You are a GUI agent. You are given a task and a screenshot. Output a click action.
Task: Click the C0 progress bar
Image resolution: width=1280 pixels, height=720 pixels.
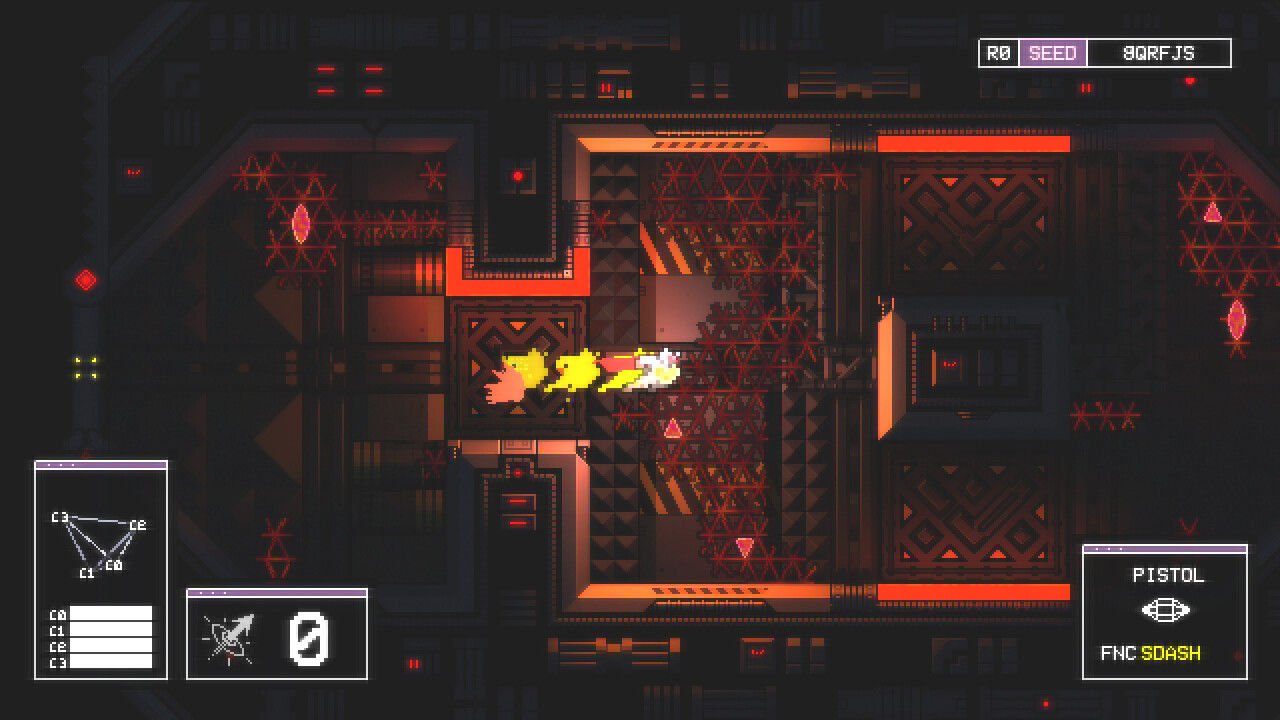point(112,613)
